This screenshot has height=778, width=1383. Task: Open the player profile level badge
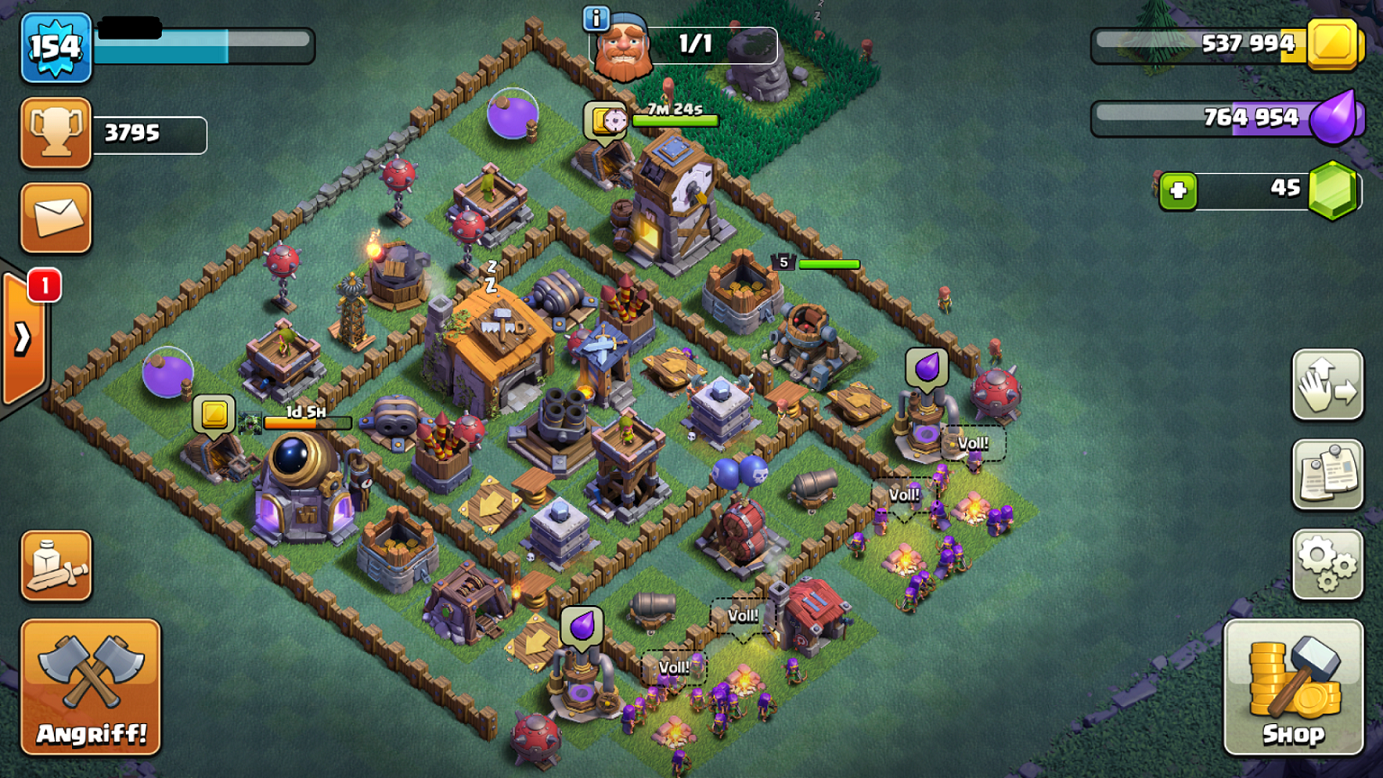tap(56, 47)
